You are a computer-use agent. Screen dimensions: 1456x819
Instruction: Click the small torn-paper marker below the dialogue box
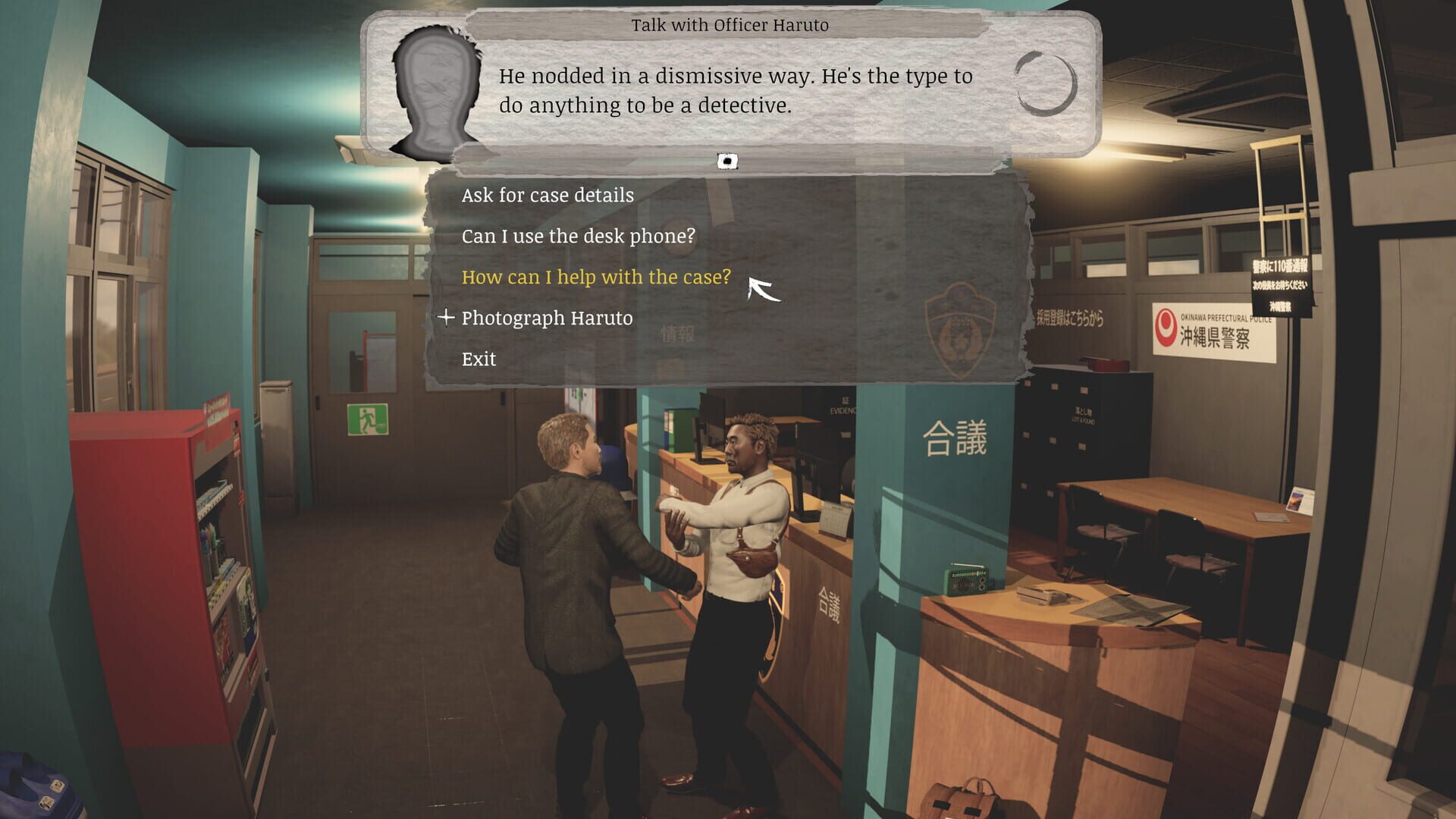pyautogui.click(x=727, y=160)
